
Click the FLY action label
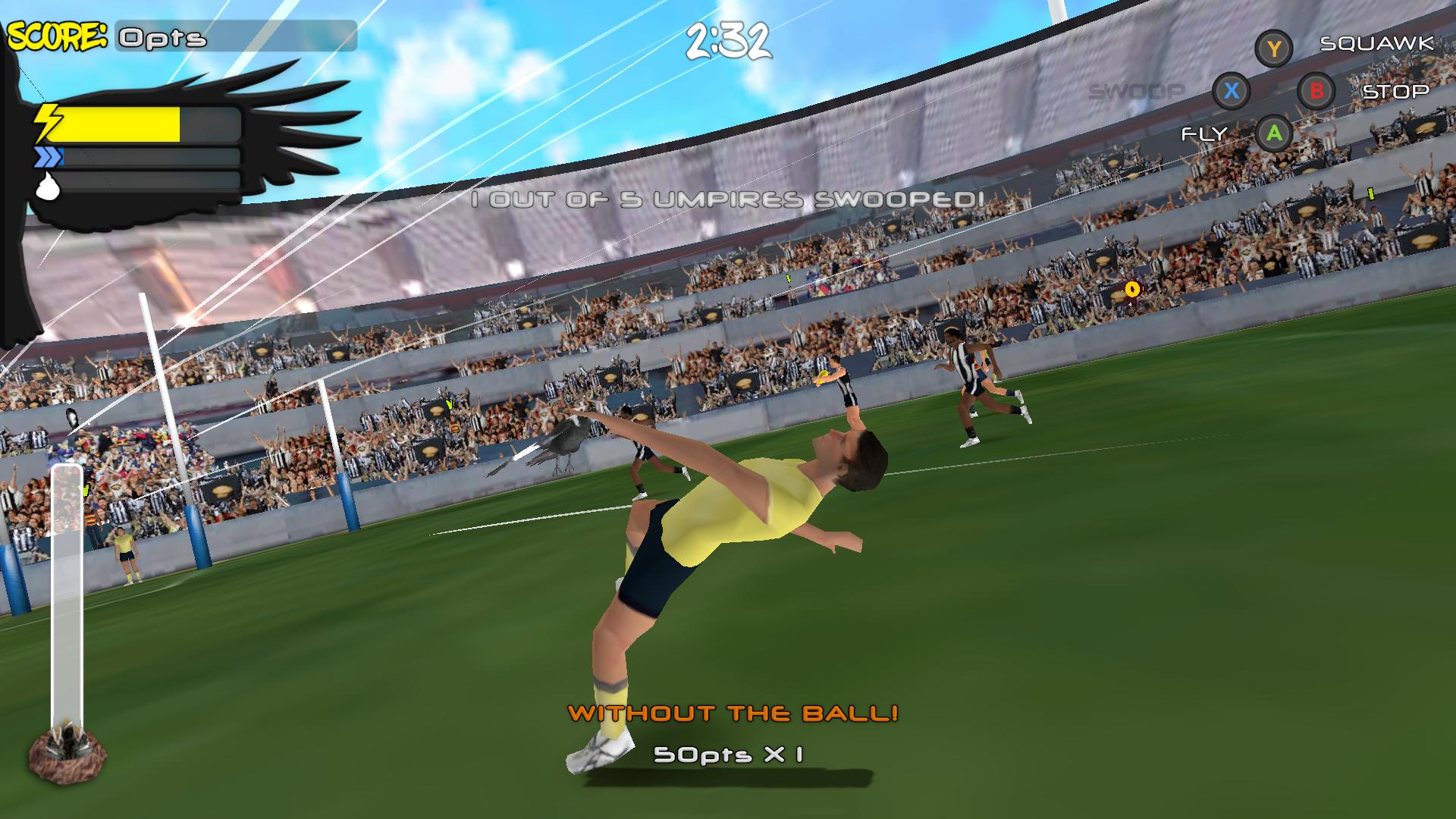click(x=1206, y=135)
